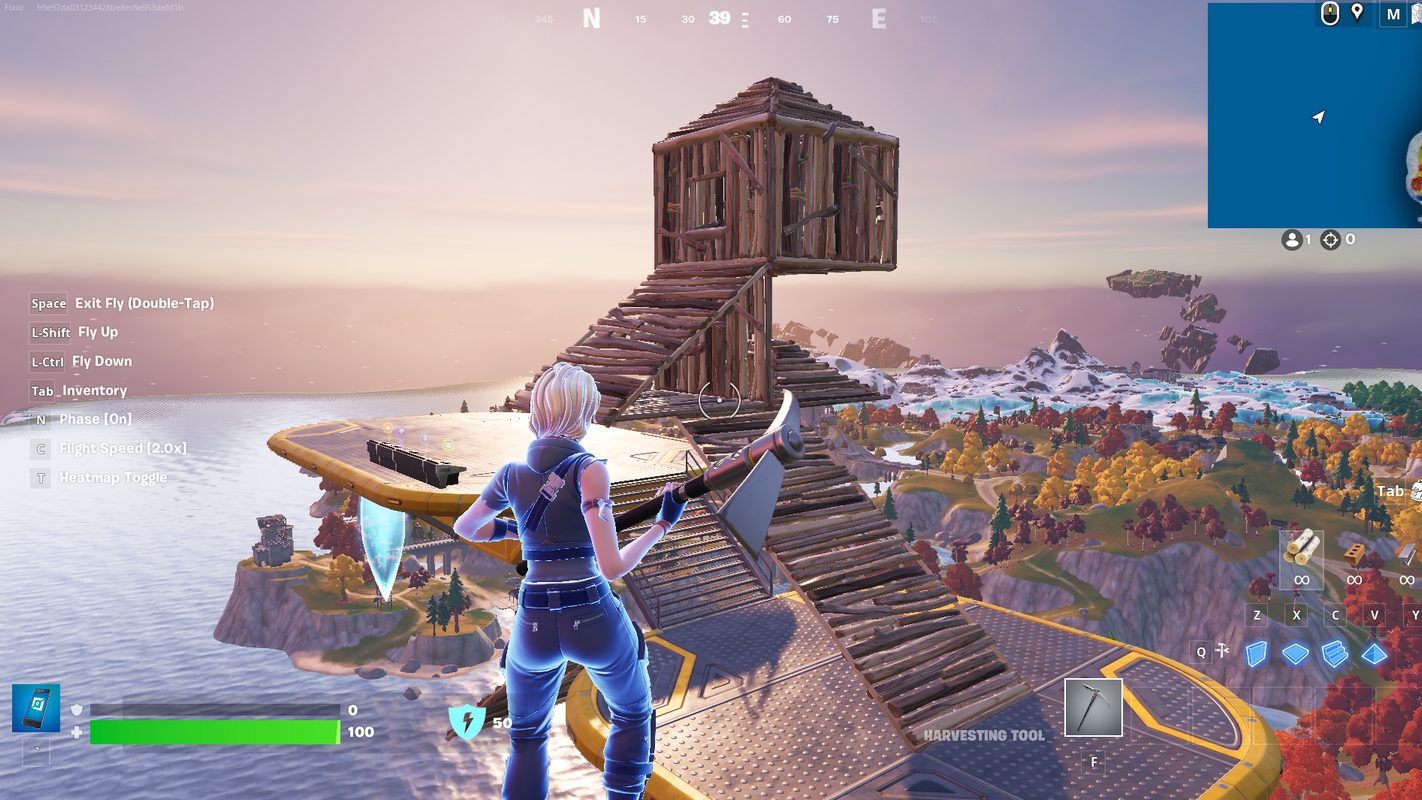Select the pyramid roof build piece icon

pos(1373,652)
